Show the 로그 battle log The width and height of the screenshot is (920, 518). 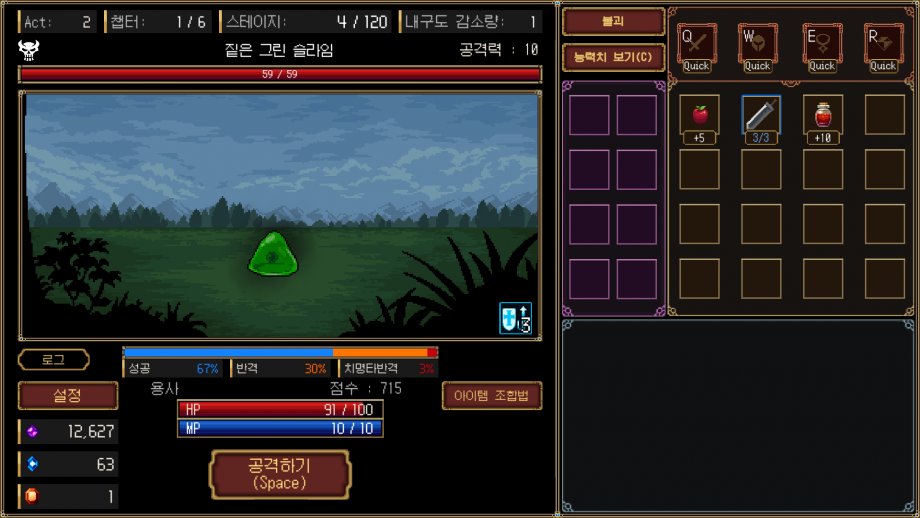[53, 360]
